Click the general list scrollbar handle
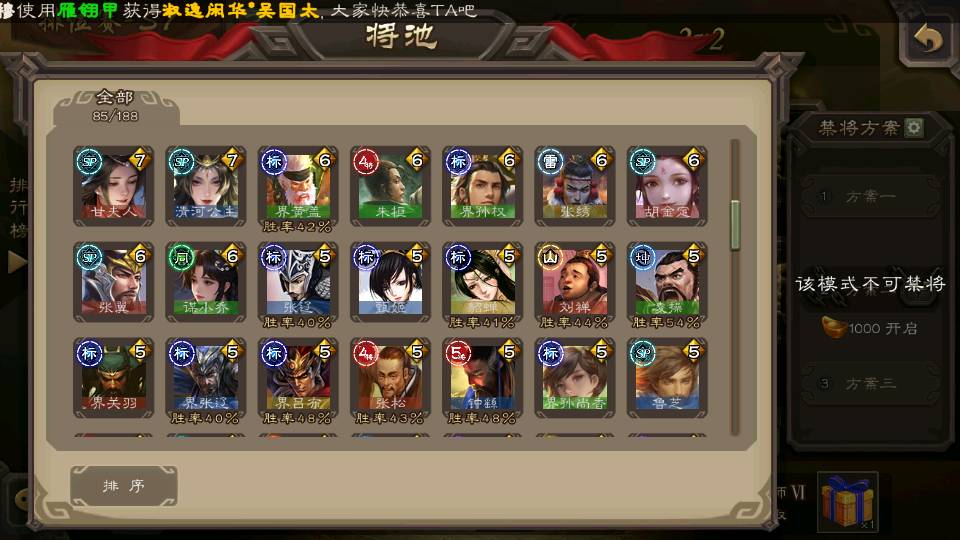The height and width of the screenshot is (540, 960). point(735,224)
